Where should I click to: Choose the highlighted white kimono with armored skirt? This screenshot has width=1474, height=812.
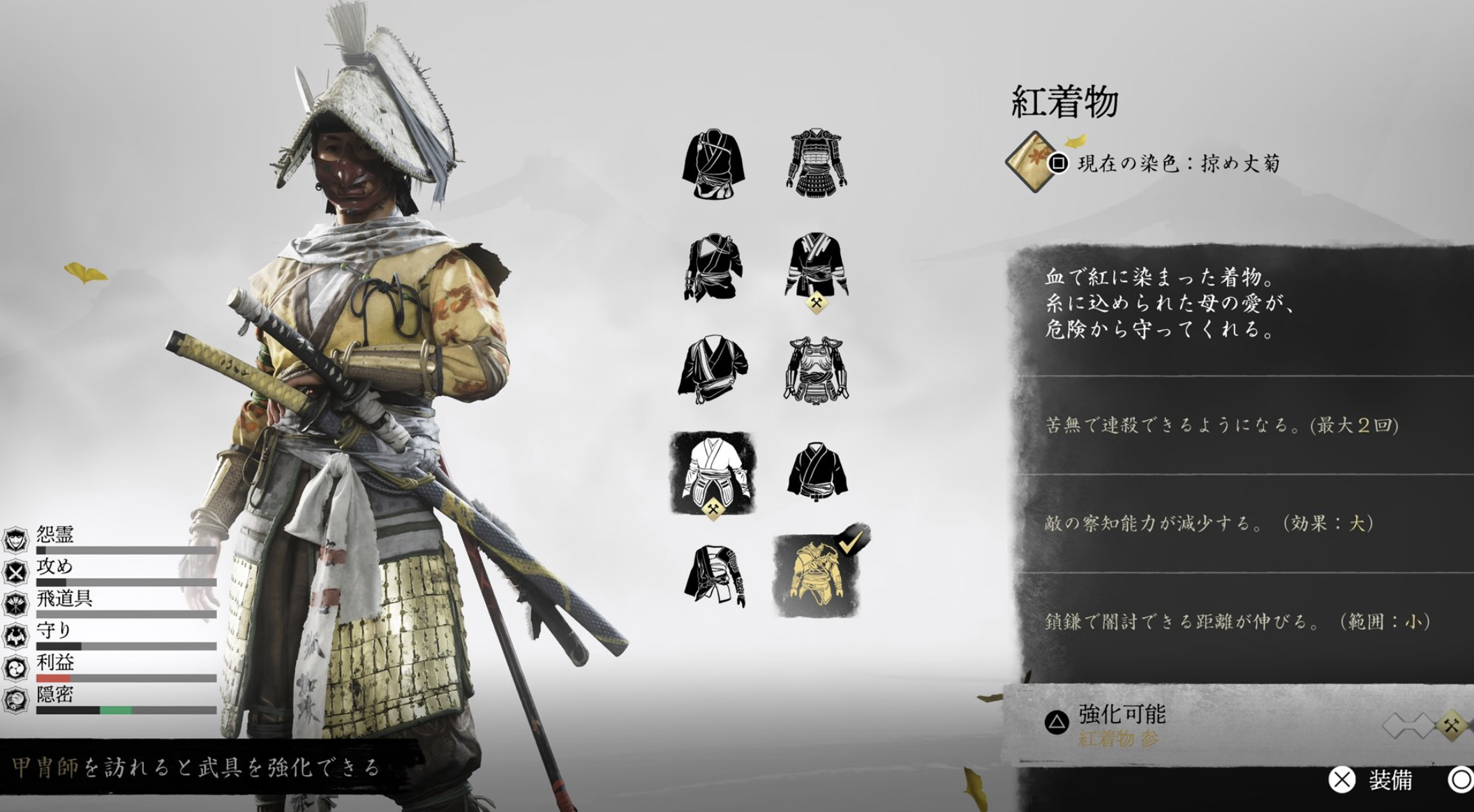click(x=713, y=472)
